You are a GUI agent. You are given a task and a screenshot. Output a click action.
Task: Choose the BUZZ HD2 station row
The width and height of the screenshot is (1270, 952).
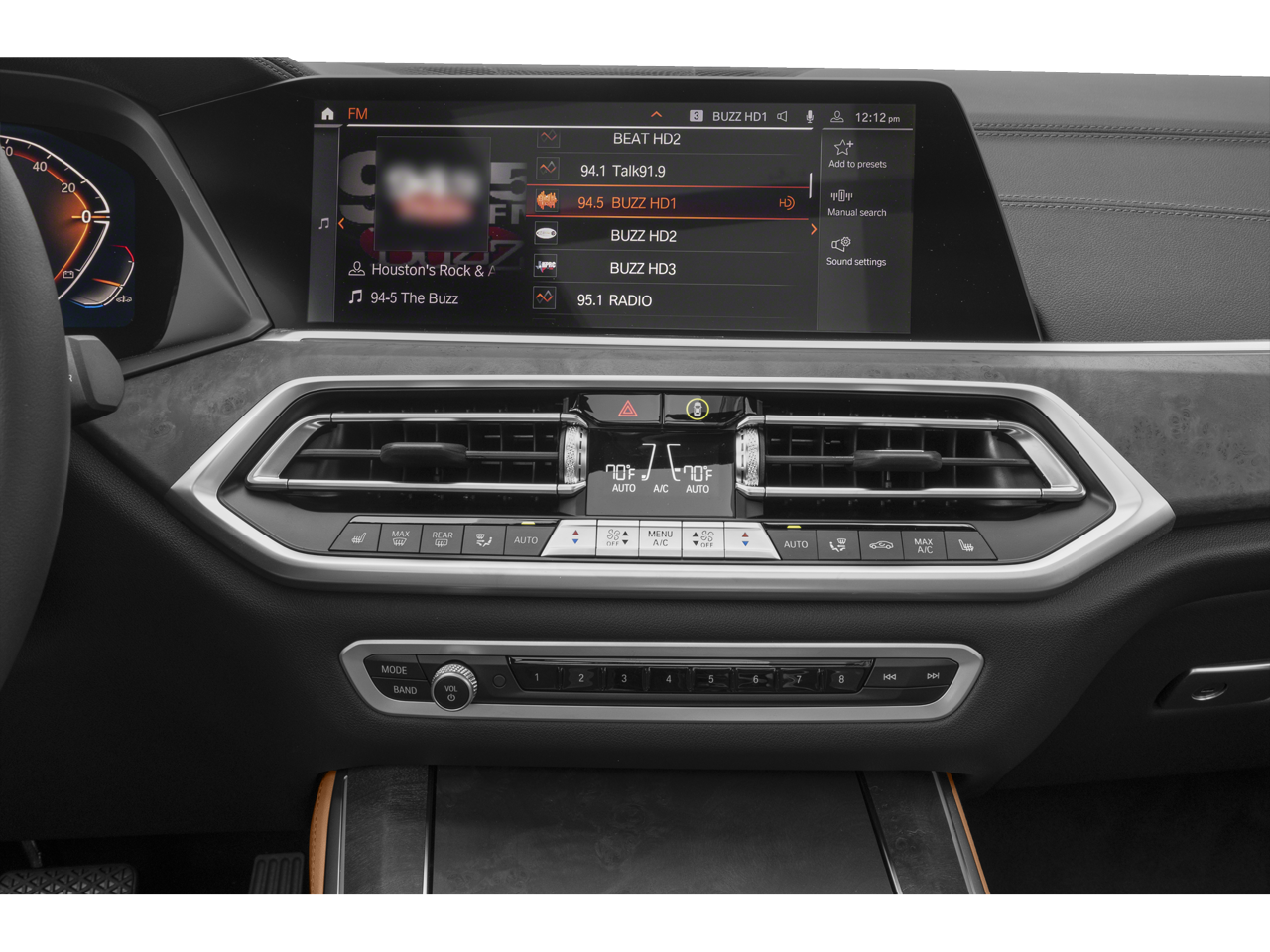643,236
